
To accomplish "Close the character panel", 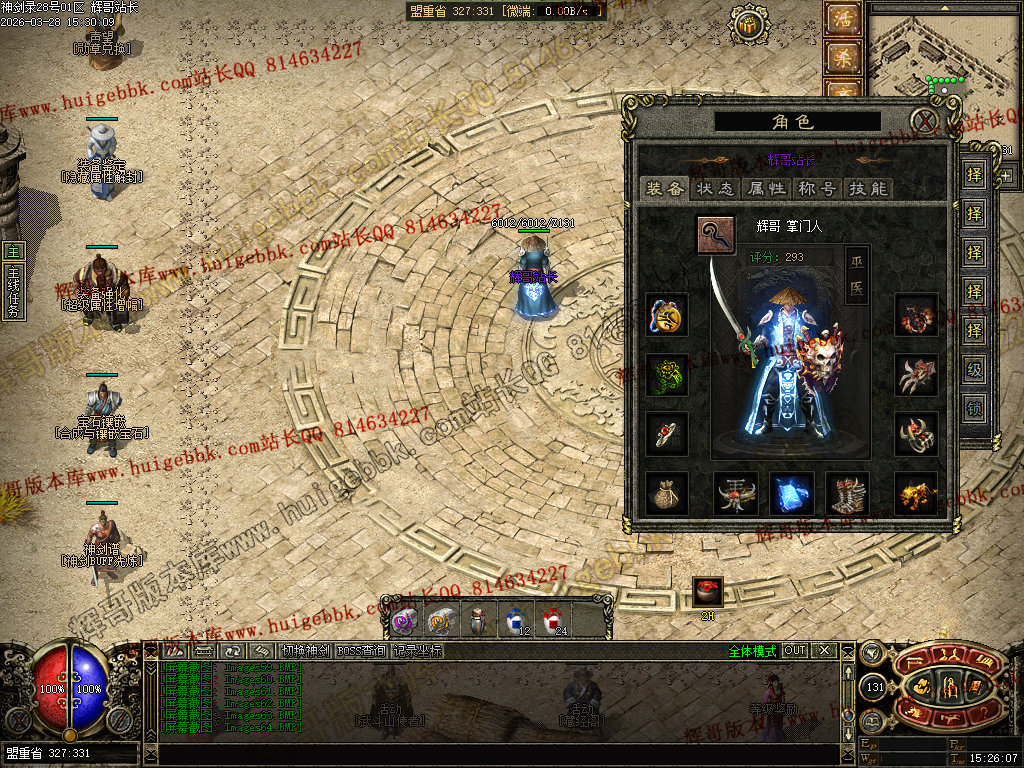I will point(927,122).
